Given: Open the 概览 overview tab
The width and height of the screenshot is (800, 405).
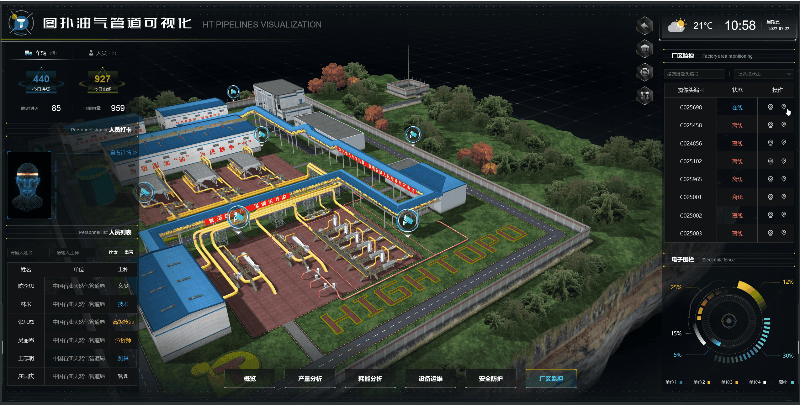Looking at the screenshot, I should [x=249, y=378].
